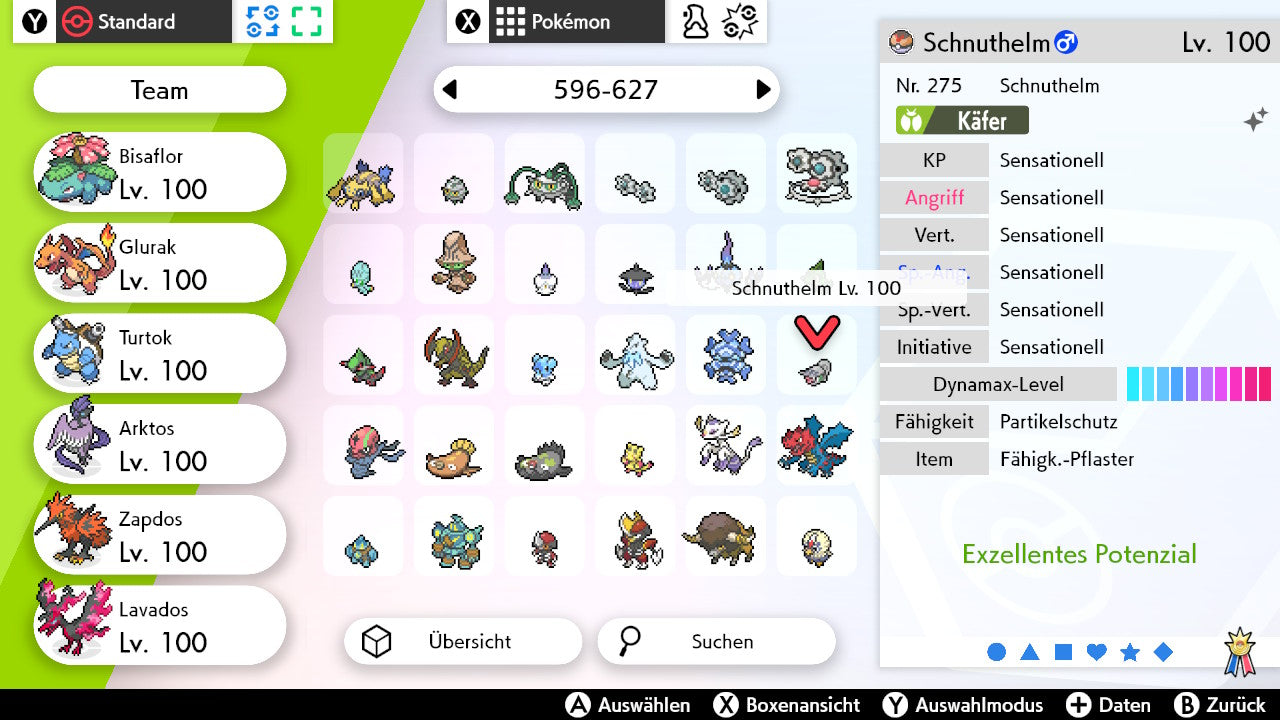The image size is (1280, 720).
Task: Switch to the Pokémon tab
Action: (575, 20)
